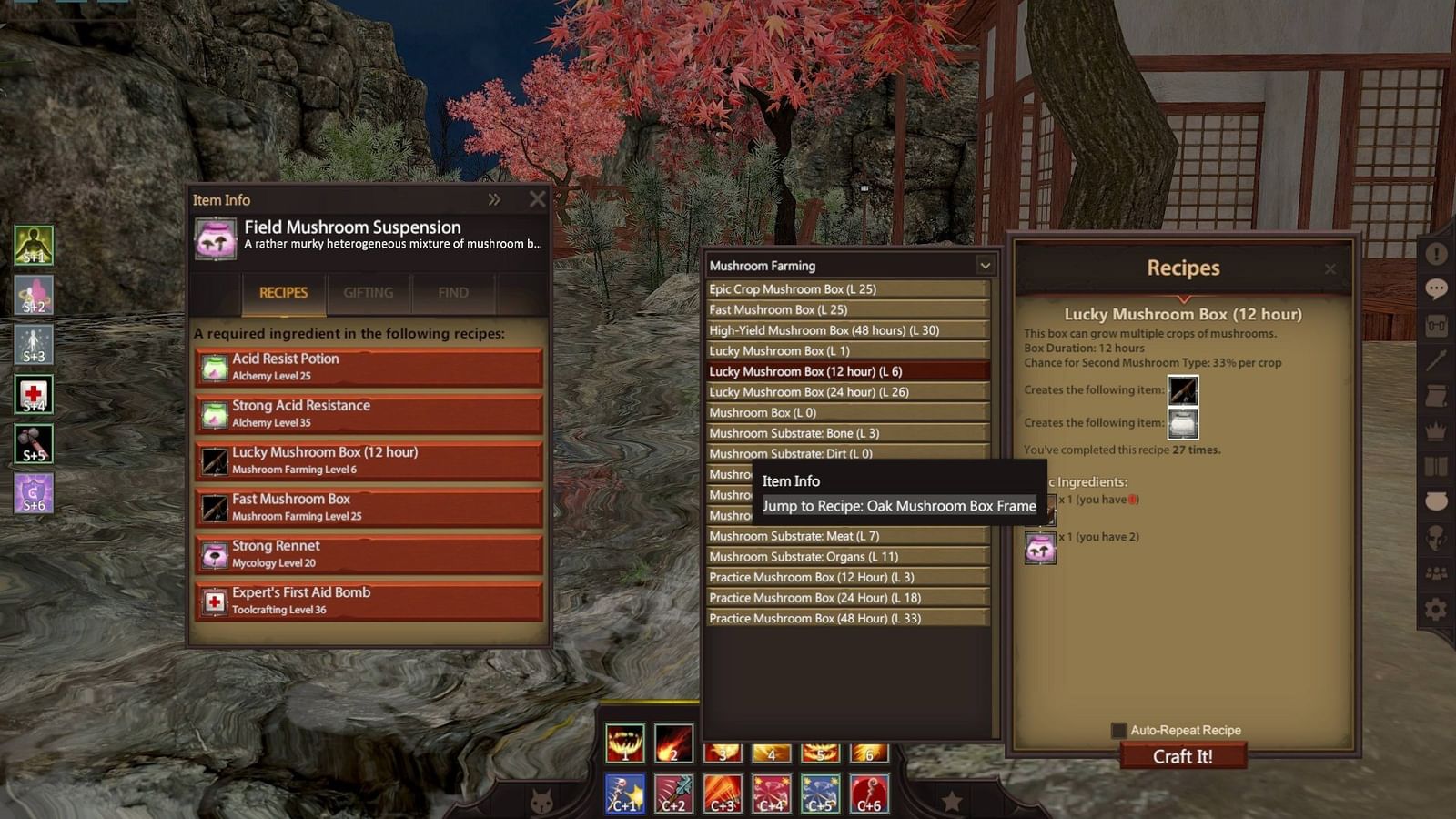Enable Auto-Repeat Recipe
This screenshot has width=1456, height=819.
point(1117,730)
